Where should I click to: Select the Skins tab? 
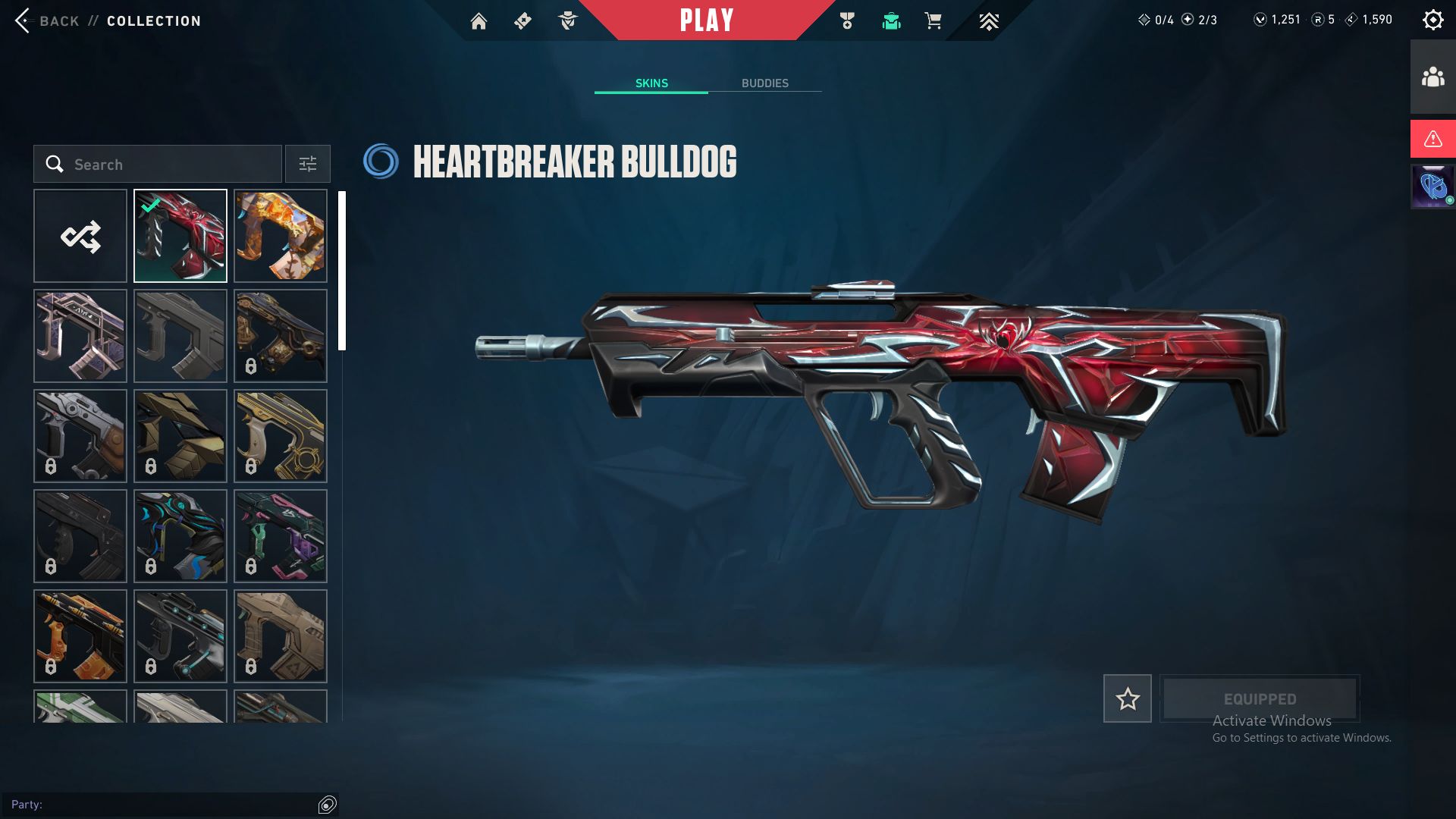(651, 83)
